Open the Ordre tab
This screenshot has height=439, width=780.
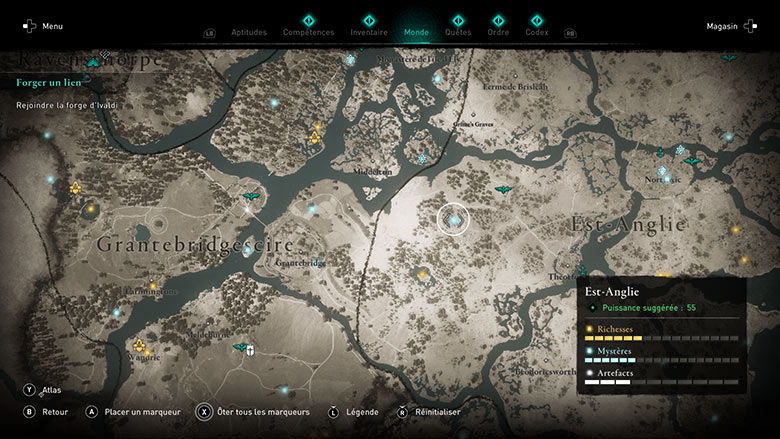coord(498,32)
